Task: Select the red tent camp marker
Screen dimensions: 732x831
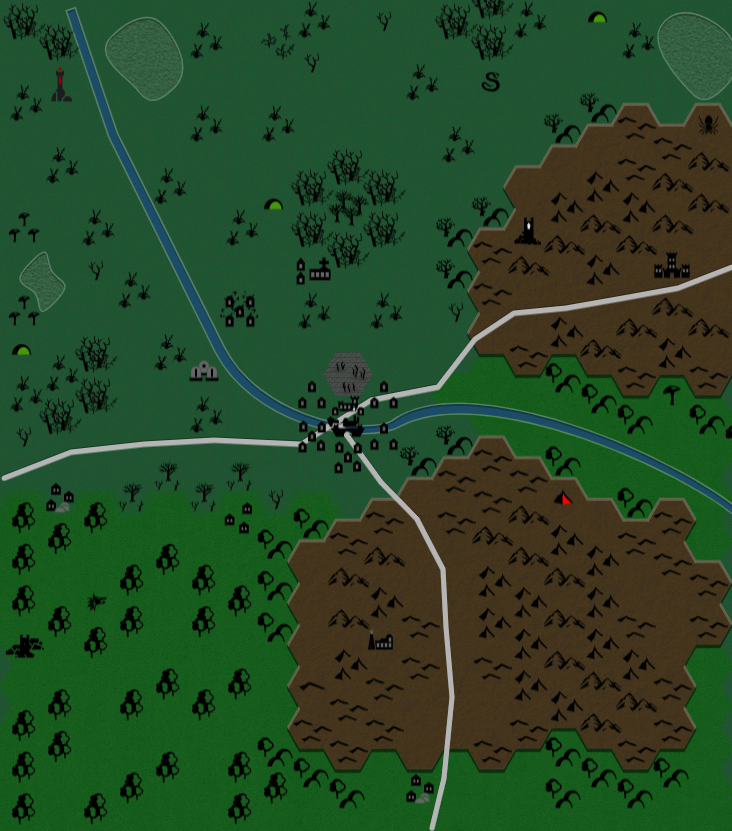Action: 565,497
